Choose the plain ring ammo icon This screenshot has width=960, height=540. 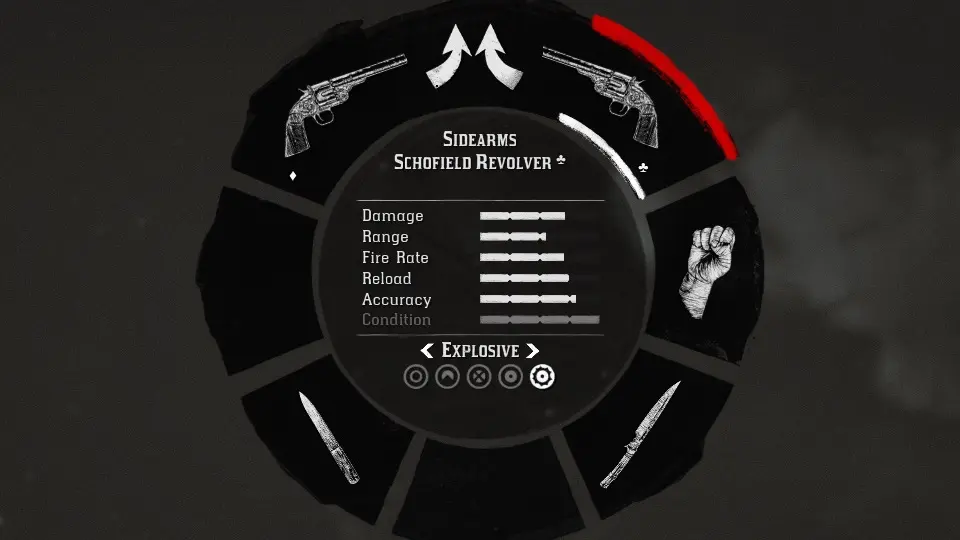(x=416, y=377)
